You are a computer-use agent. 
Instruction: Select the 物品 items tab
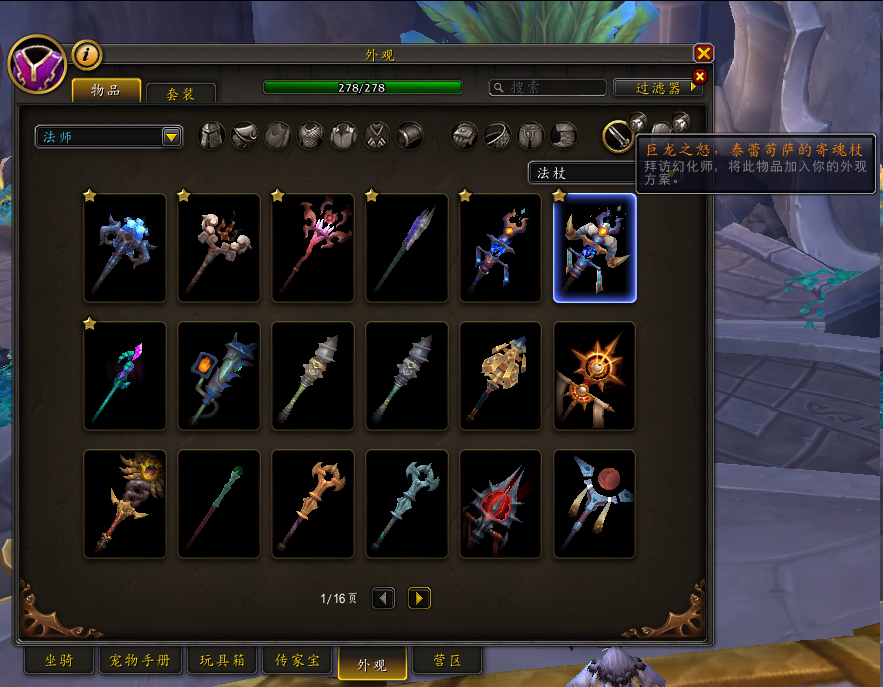click(106, 91)
